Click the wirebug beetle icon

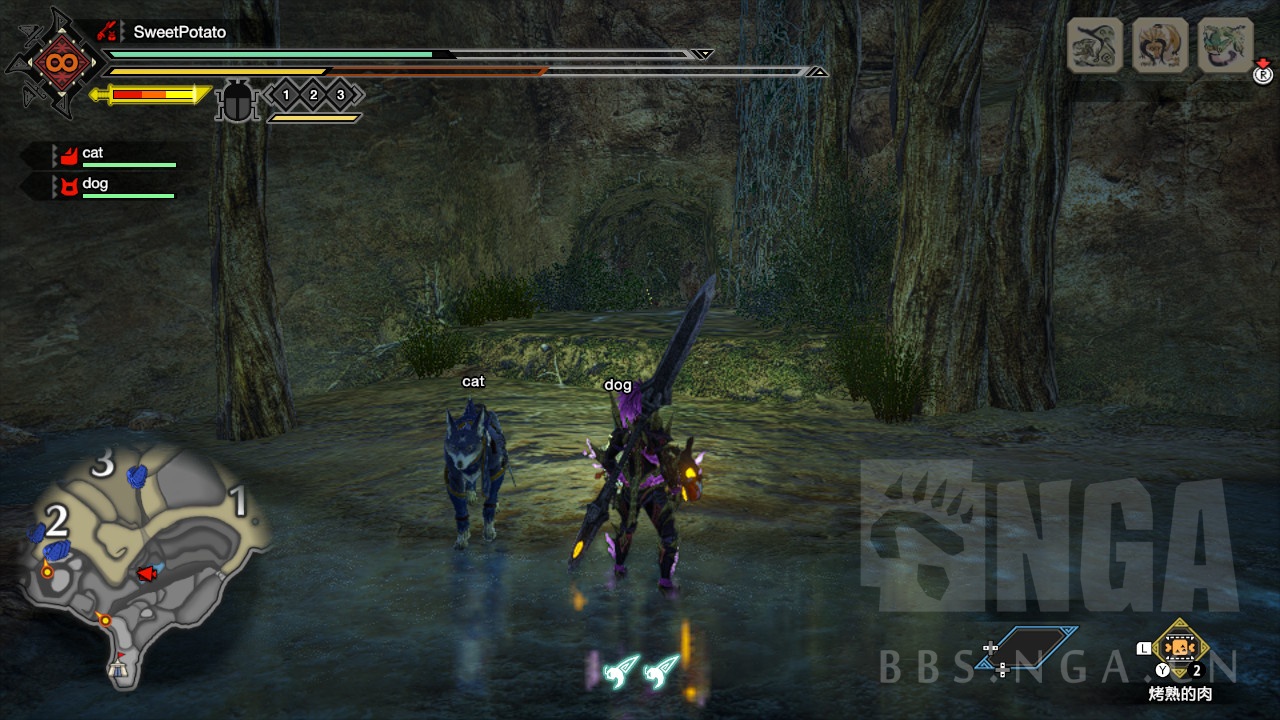(237, 102)
